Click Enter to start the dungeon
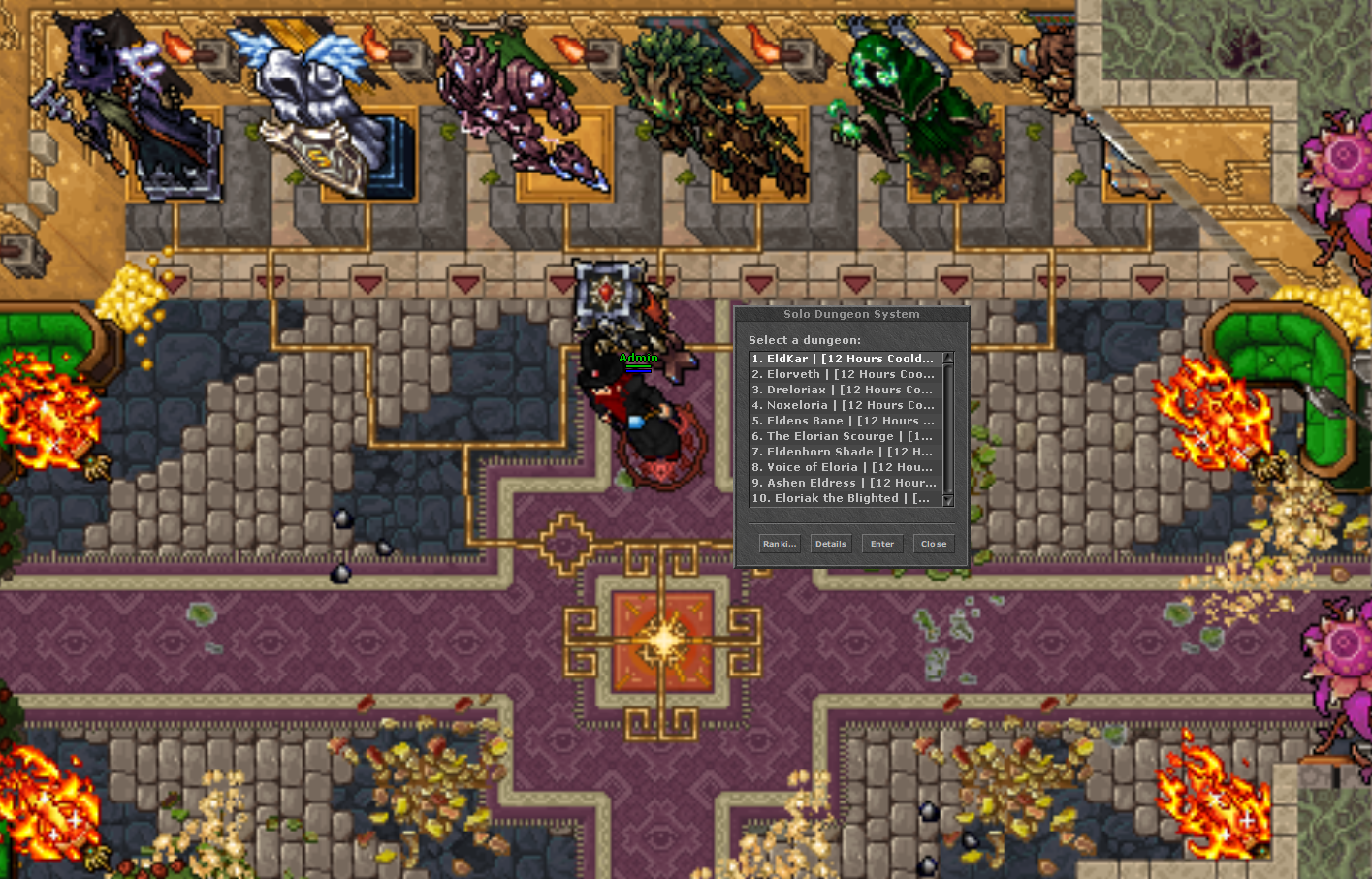This screenshot has height=879, width=1372. point(882,544)
